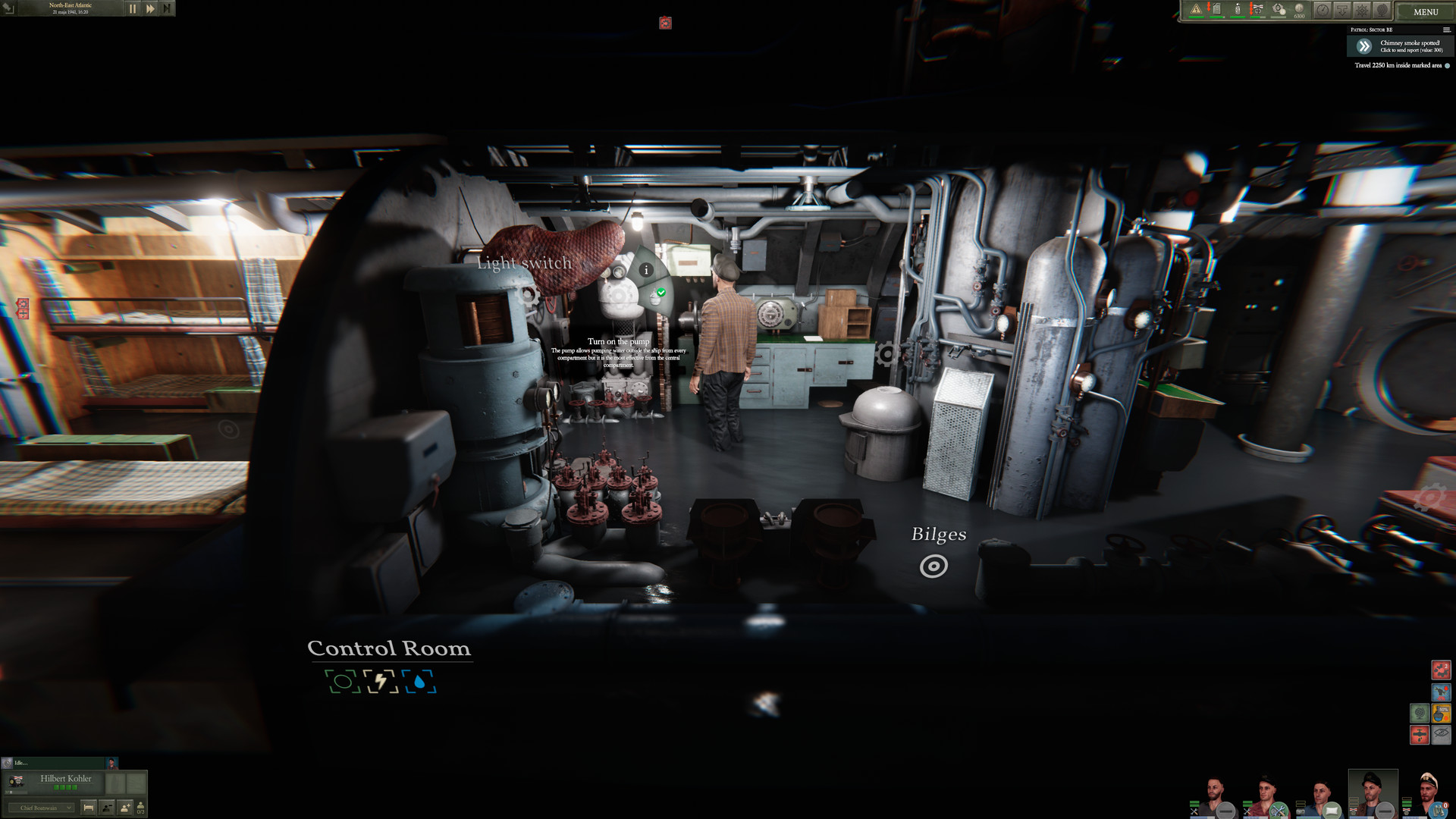Click the hull damage alert icon showing 2
Image resolution: width=1456 pixels, height=819 pixels.
pos(1442,670)
